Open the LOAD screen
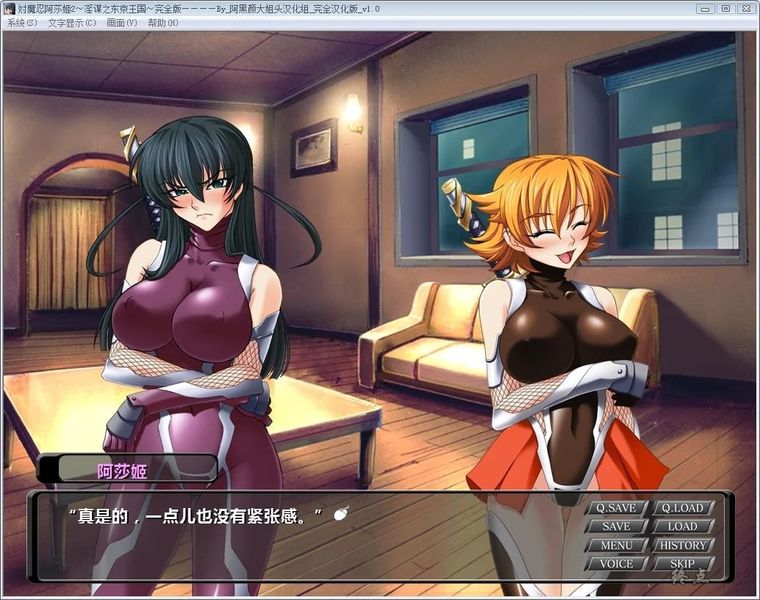The width and height of the screenshot is (760, 600). [682, 526]
